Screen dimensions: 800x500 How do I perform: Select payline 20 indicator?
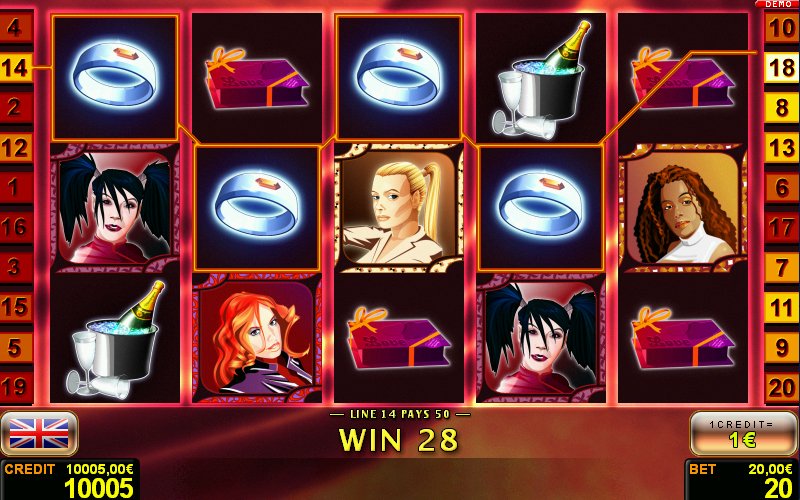(x=780, y=387)
